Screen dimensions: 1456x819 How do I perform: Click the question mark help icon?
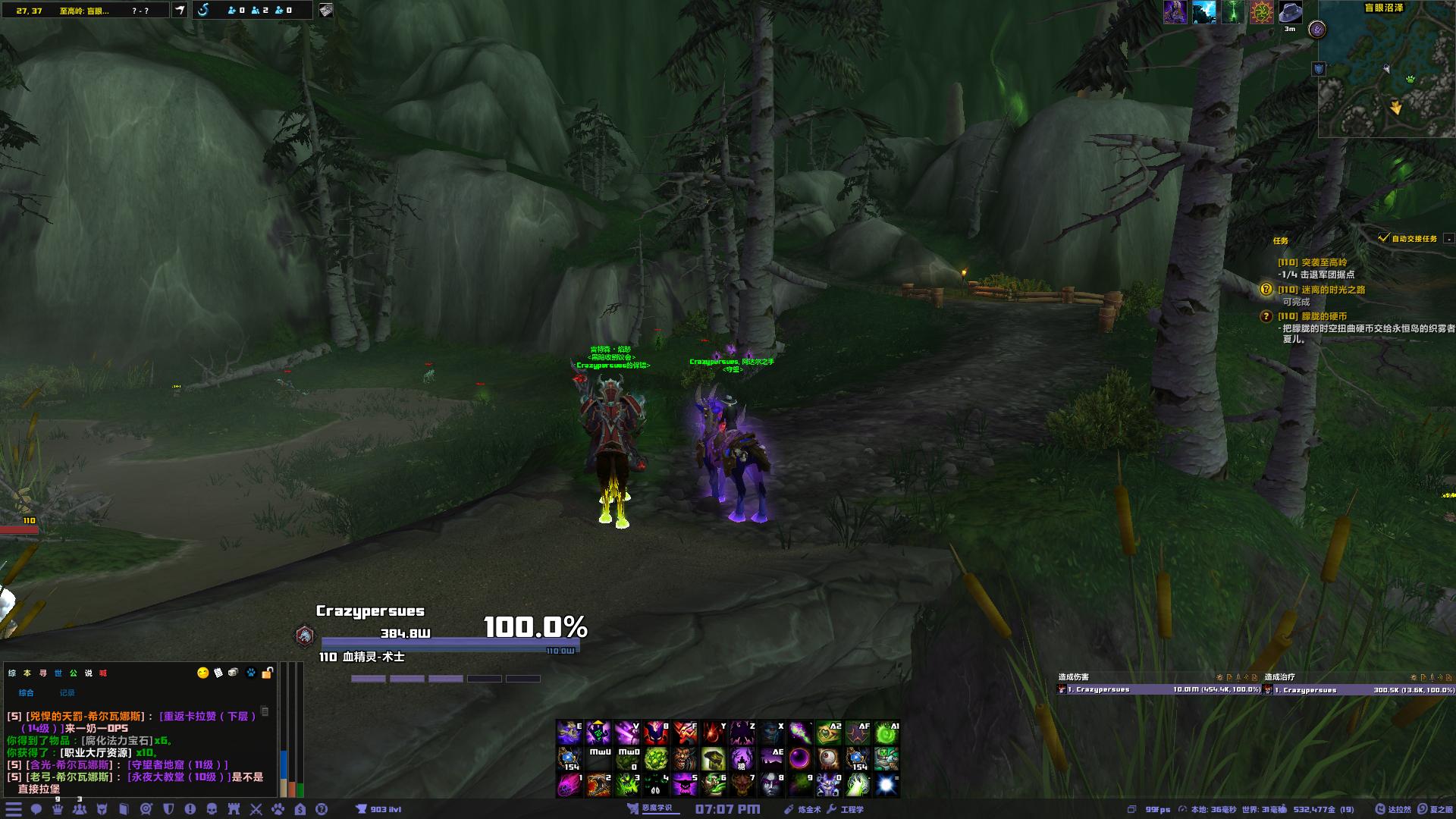point(322,809)
